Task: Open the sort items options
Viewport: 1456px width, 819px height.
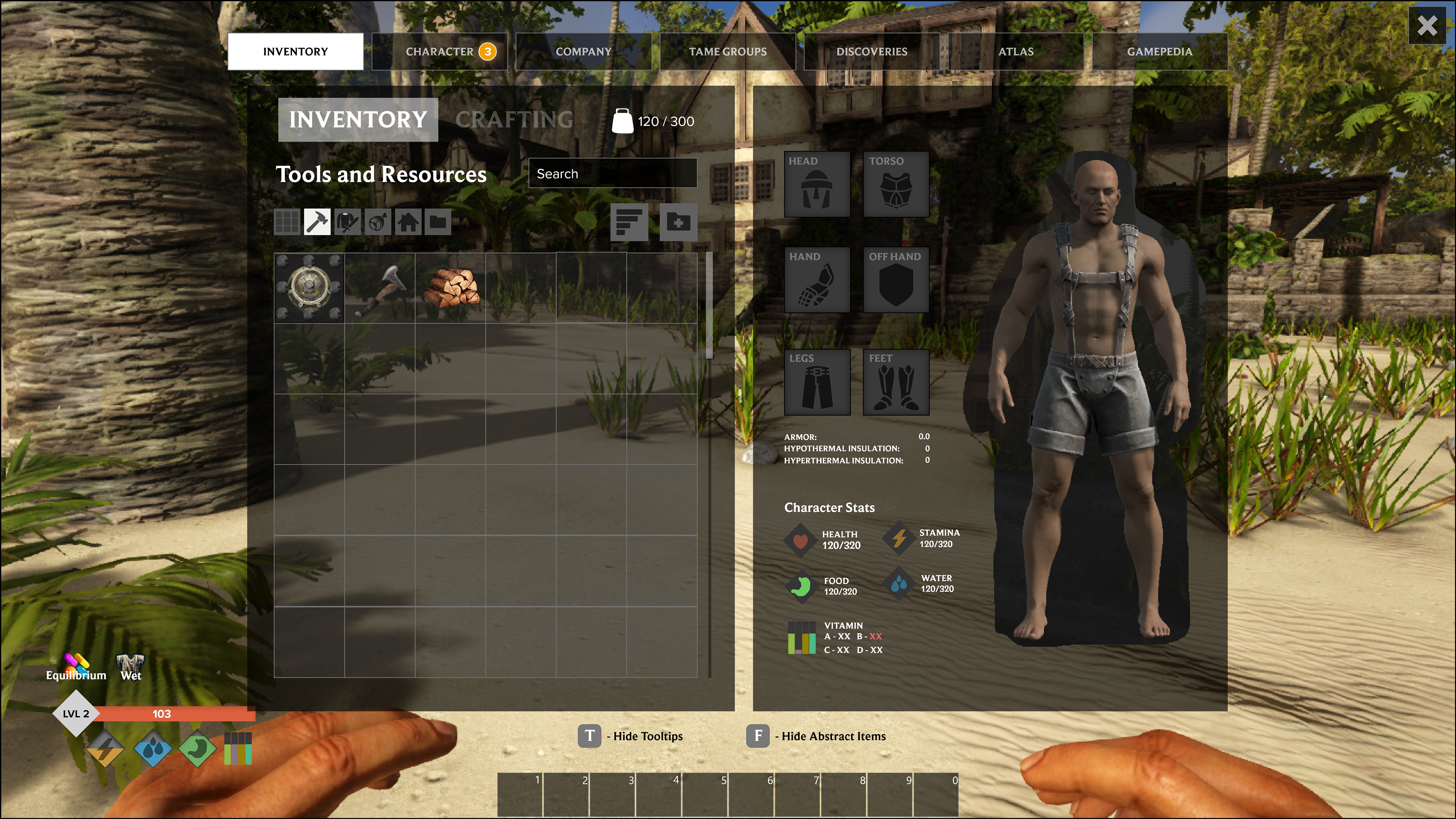Action: pos(629,222)
